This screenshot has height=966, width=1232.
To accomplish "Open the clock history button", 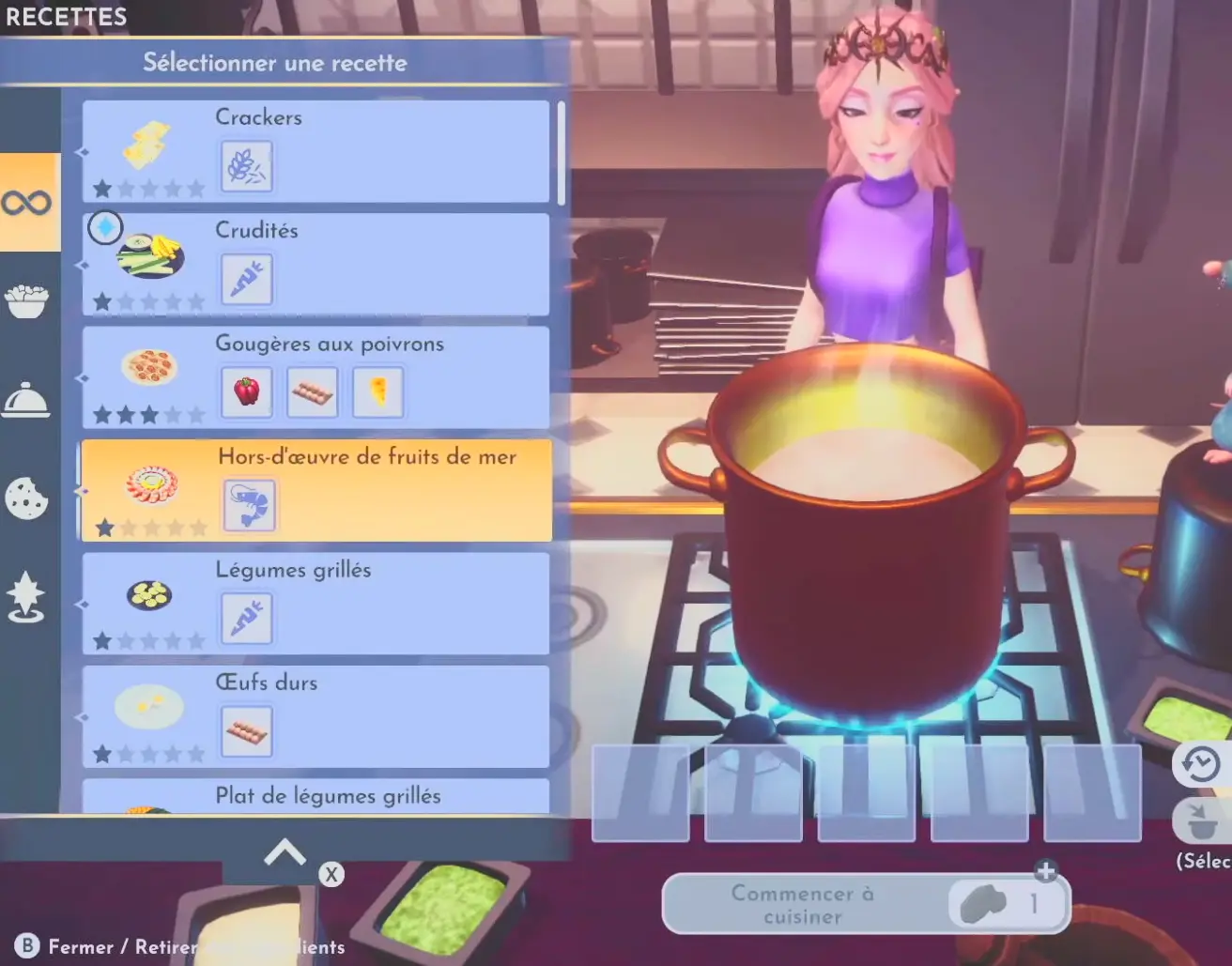I will pos(1200,765).
